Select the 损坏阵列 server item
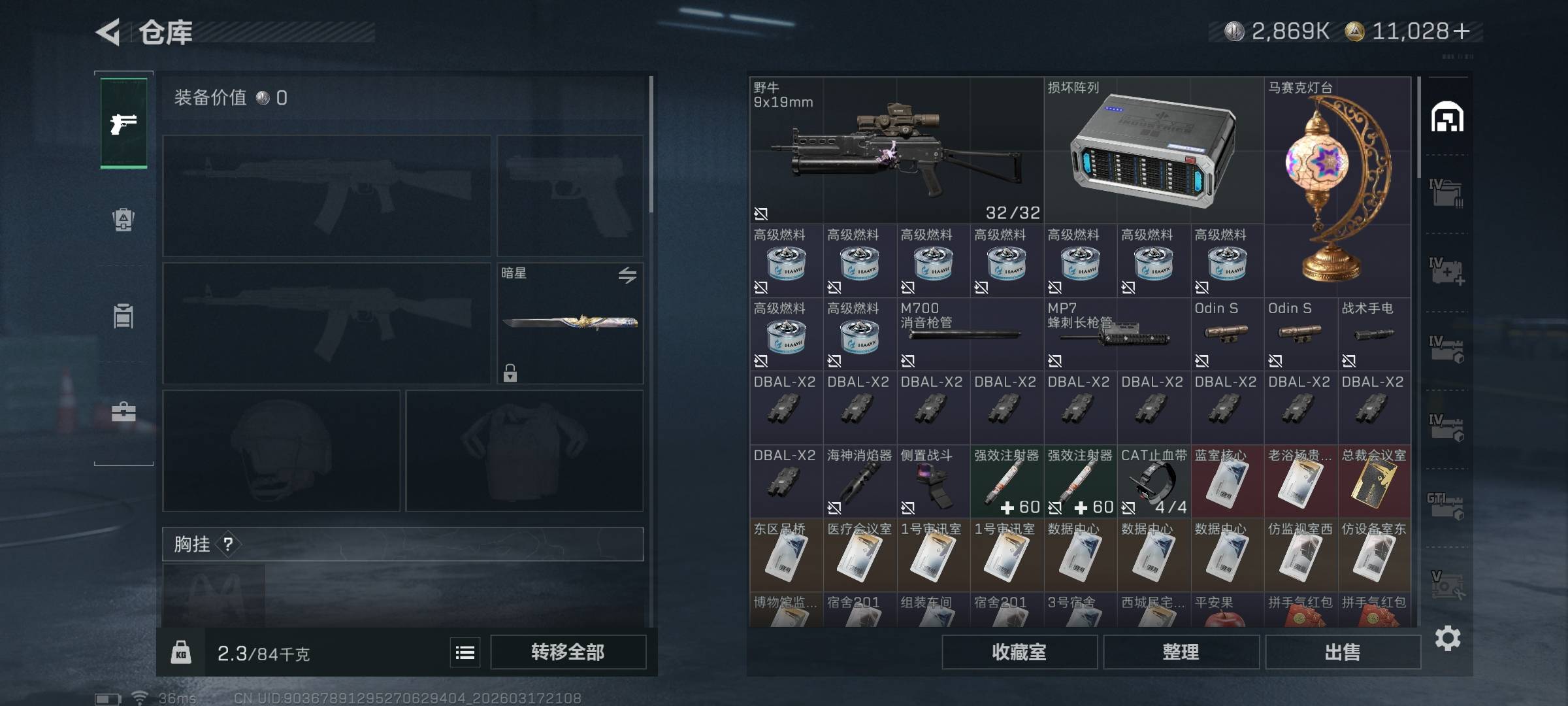1568x706 pixels. pyautogui.click(x=1153, y=150)
